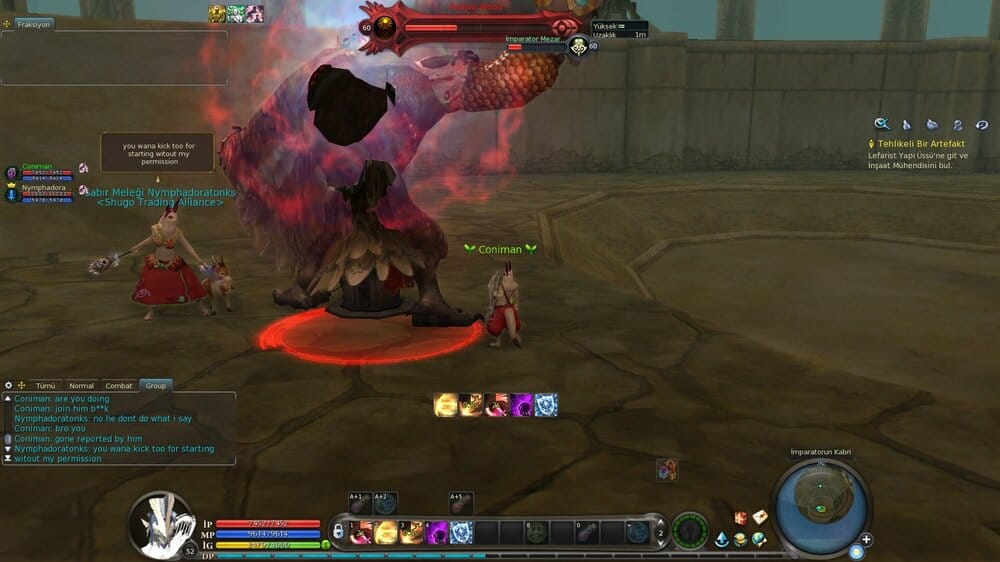
Task: Select the Normal chat tab
Action: (x=81, y=385)
